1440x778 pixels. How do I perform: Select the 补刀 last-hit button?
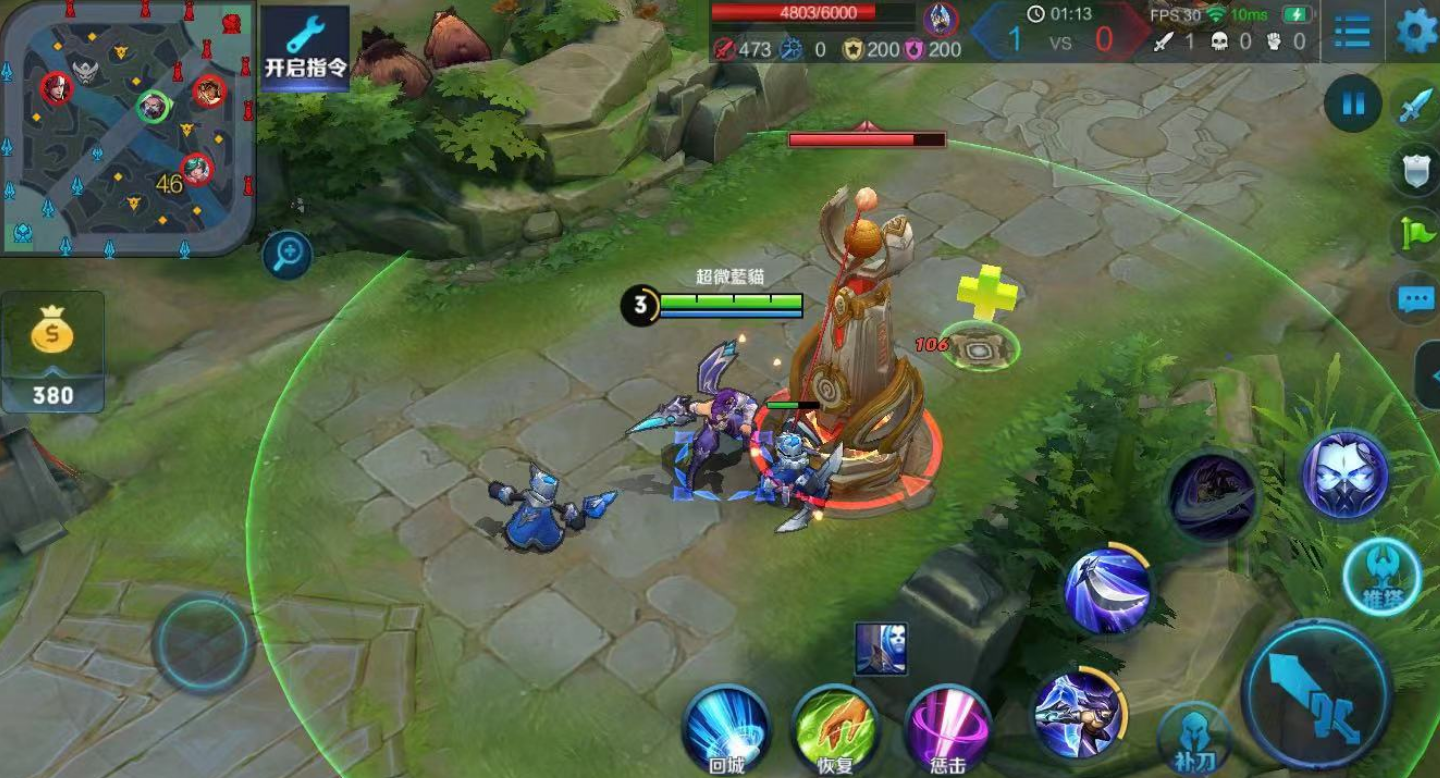click(1193, 740)
